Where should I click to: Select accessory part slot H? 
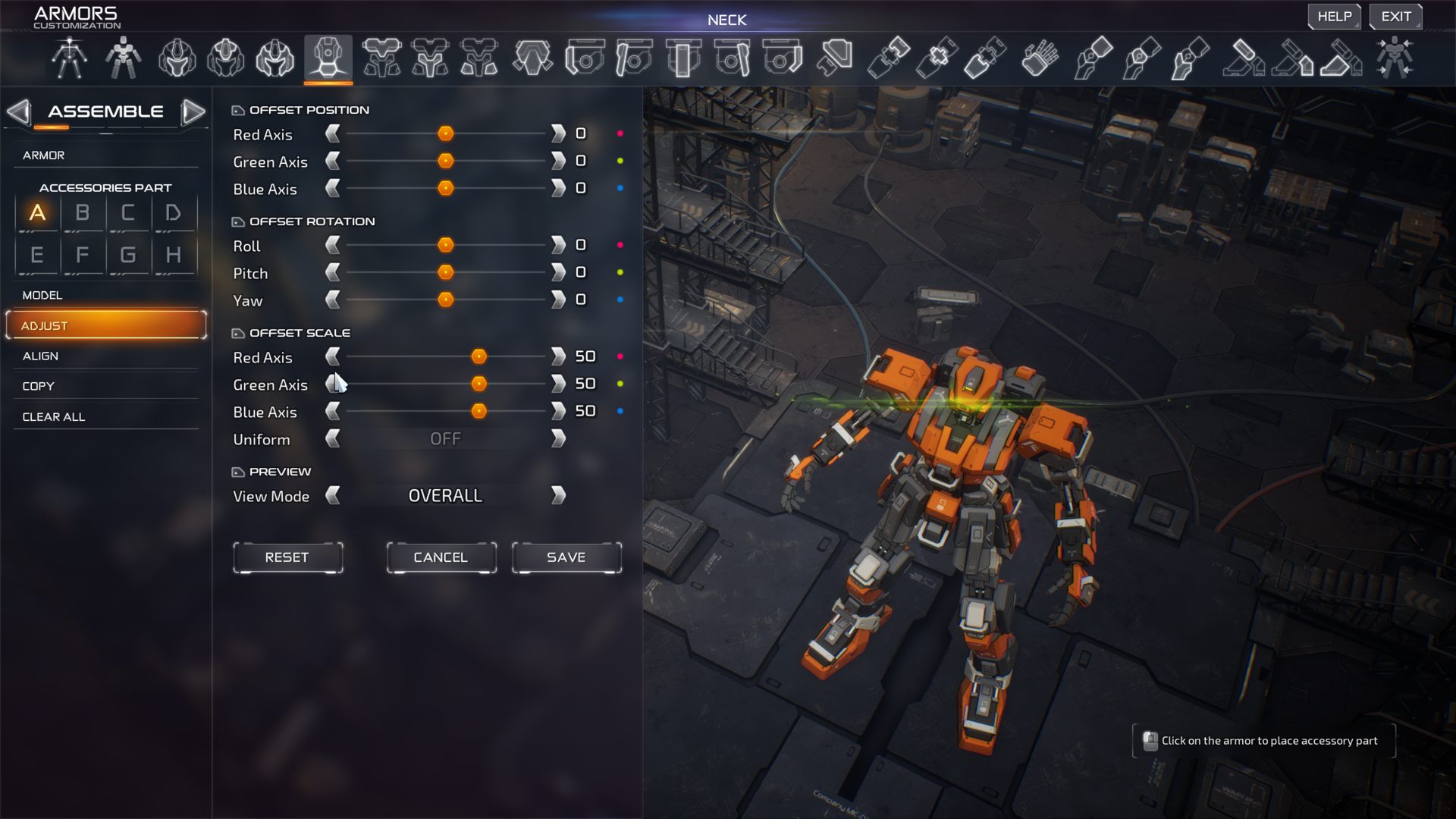pos(174,255)
